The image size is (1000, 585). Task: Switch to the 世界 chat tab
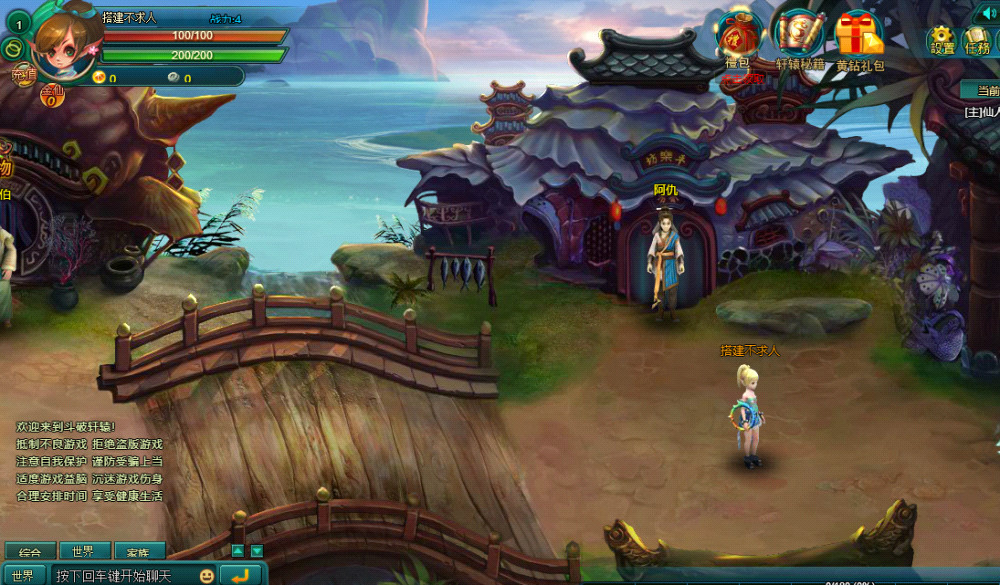(x=84, y=552)
